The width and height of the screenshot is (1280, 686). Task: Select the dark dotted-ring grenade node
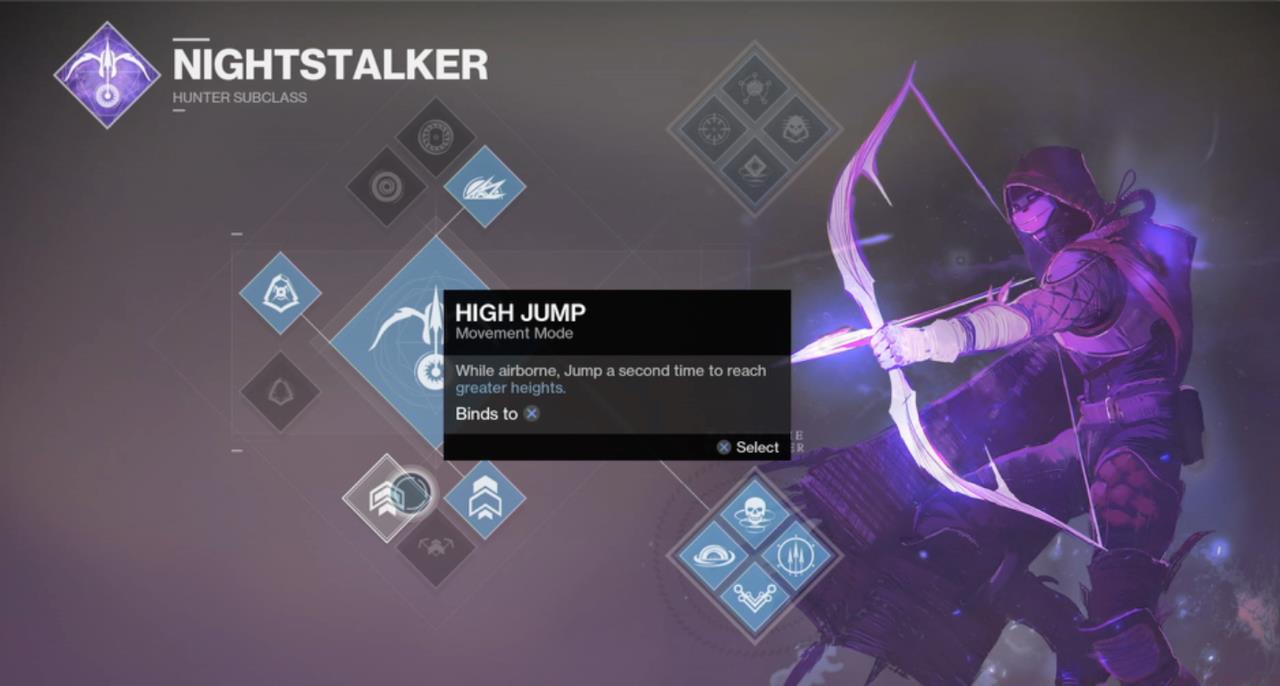point(436,138)
